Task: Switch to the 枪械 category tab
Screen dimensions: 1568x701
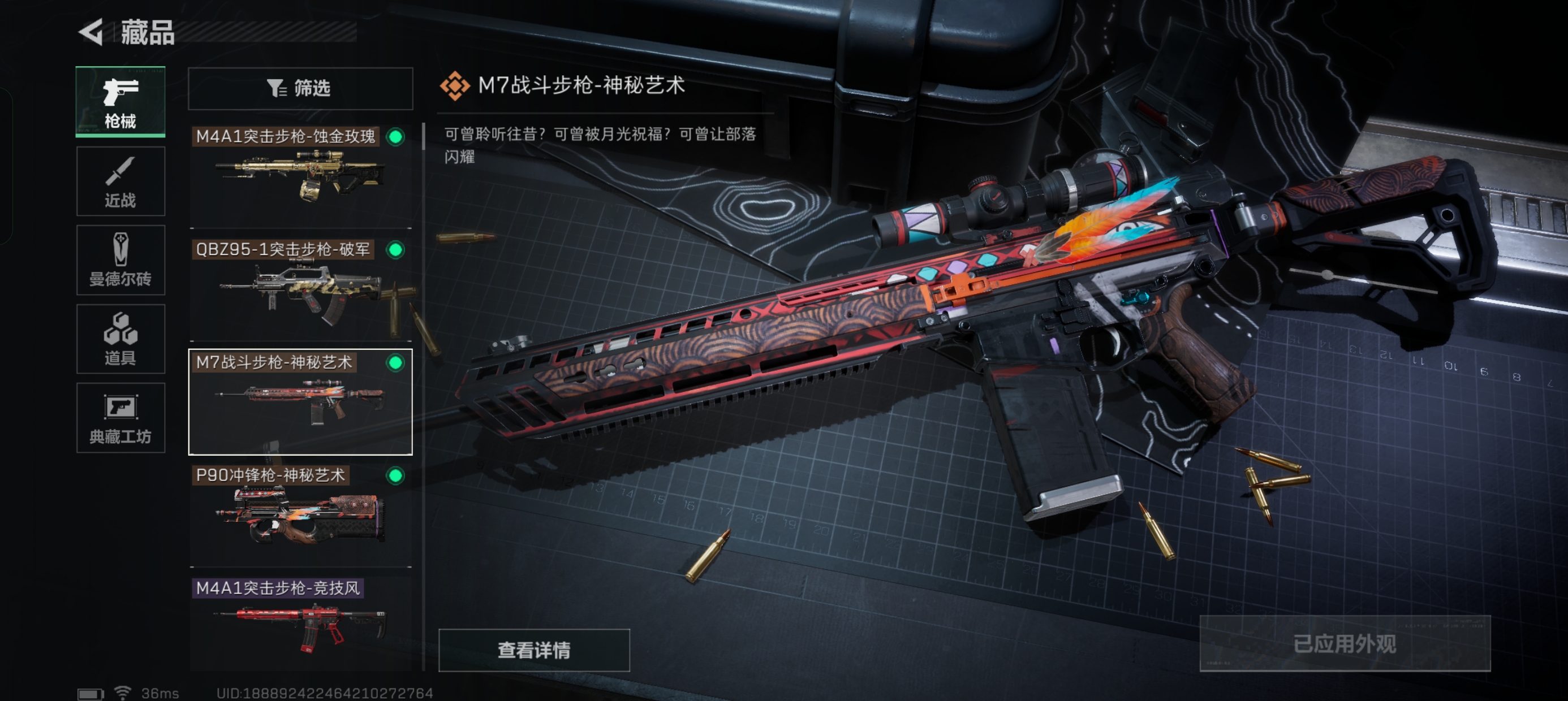Action: coord(120,102)
